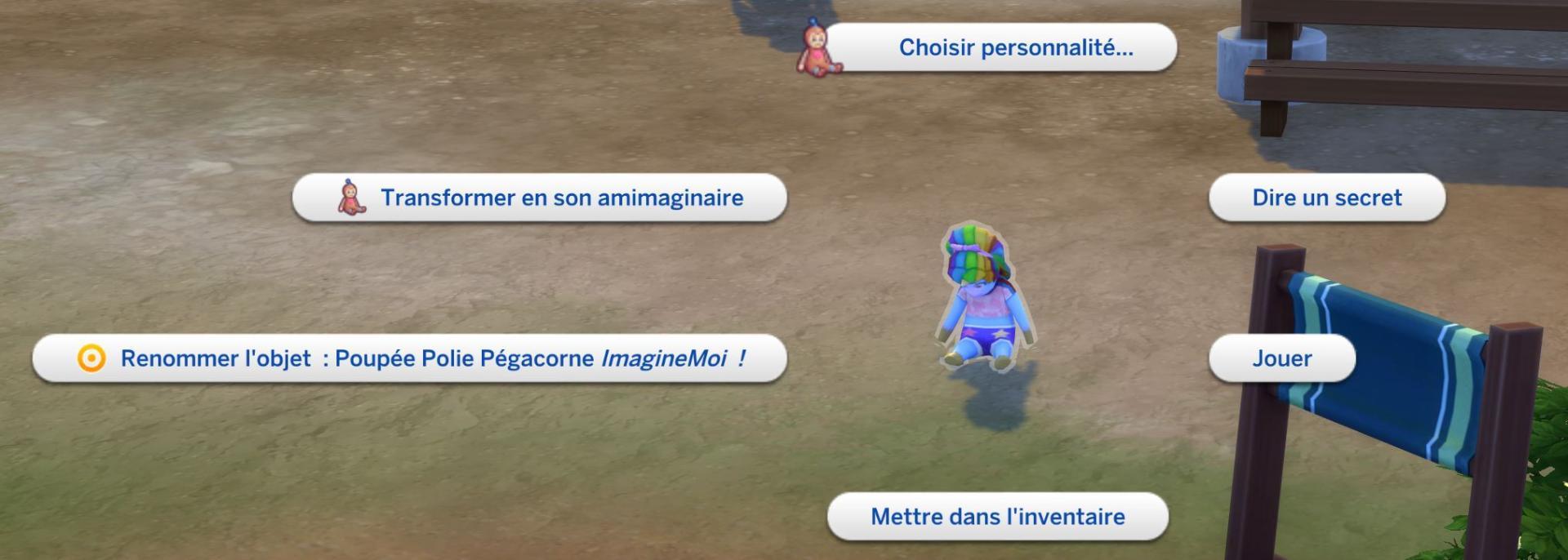Choose the "Choisir personnalité..." option

click(1015, 47)
